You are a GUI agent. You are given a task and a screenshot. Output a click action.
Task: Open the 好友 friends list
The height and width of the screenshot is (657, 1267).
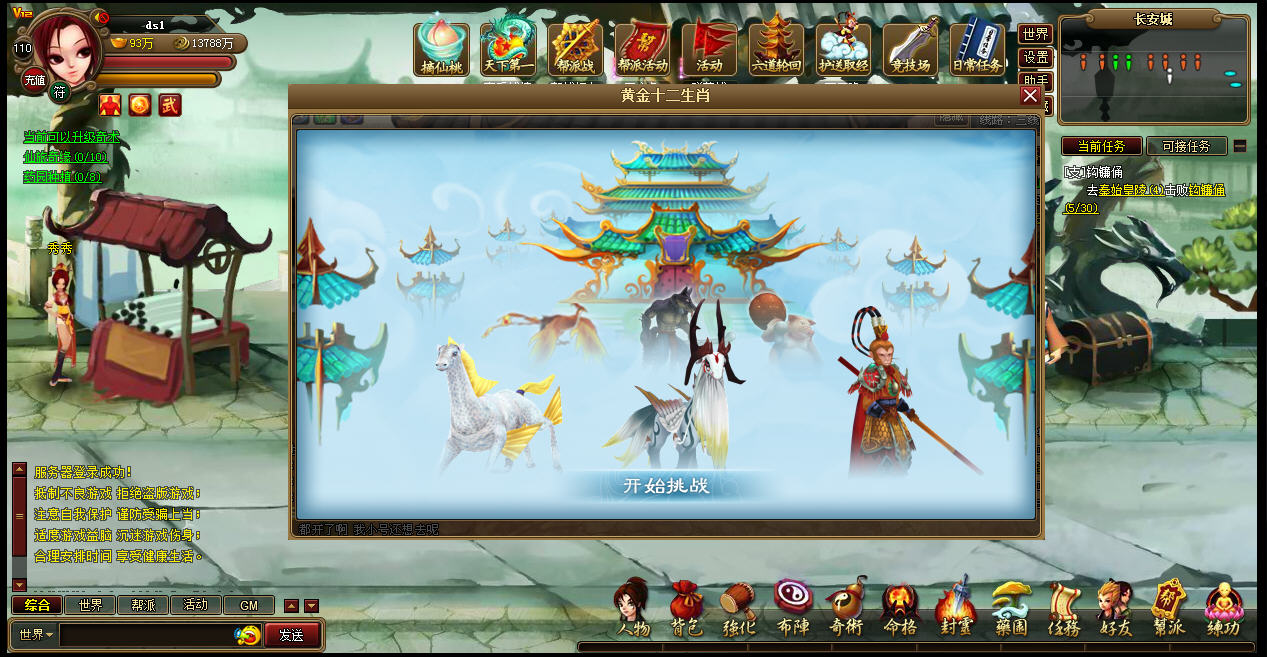1115,609
